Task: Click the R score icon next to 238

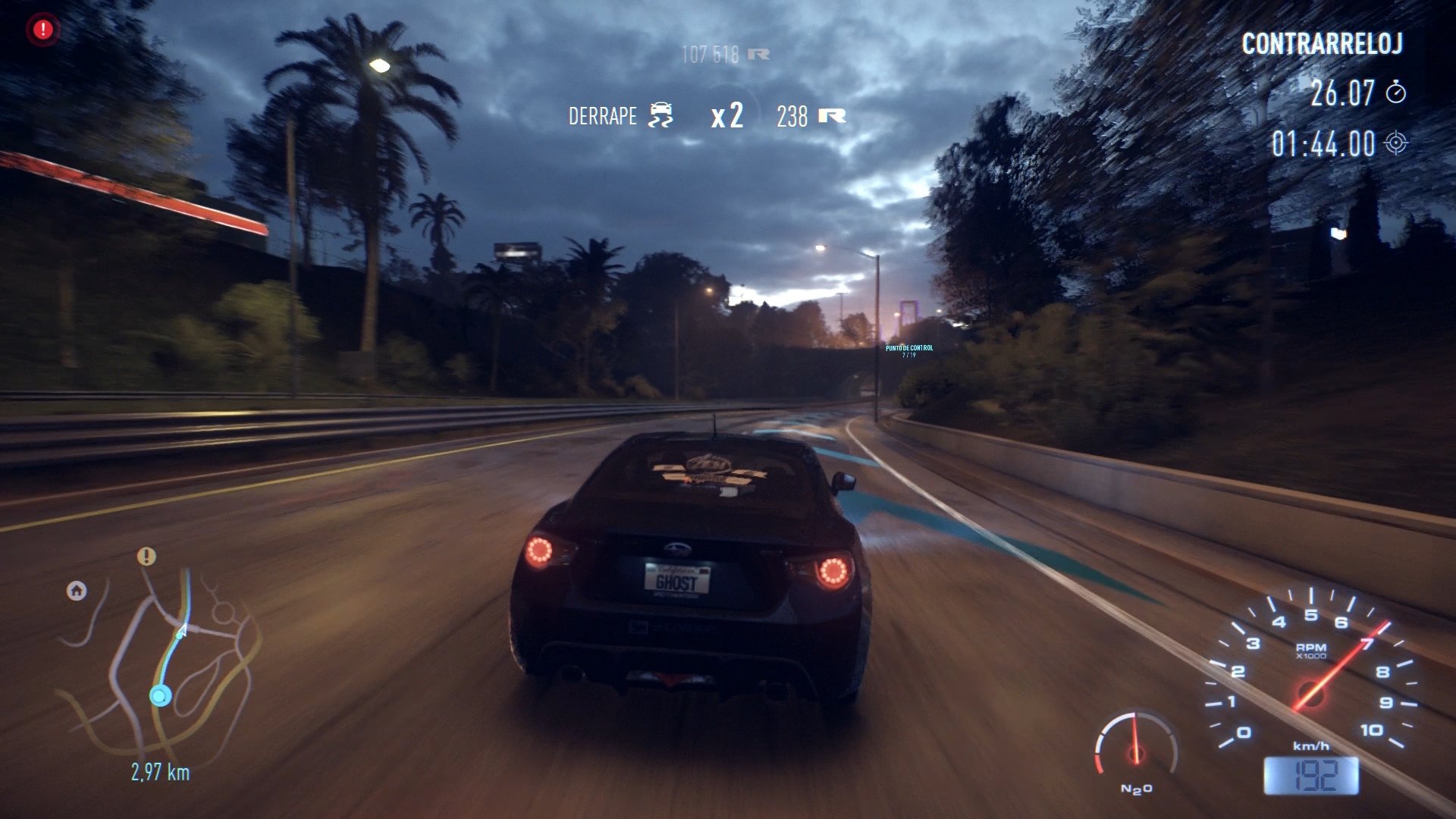Action: pyautogui.click(x=831, y=115)
